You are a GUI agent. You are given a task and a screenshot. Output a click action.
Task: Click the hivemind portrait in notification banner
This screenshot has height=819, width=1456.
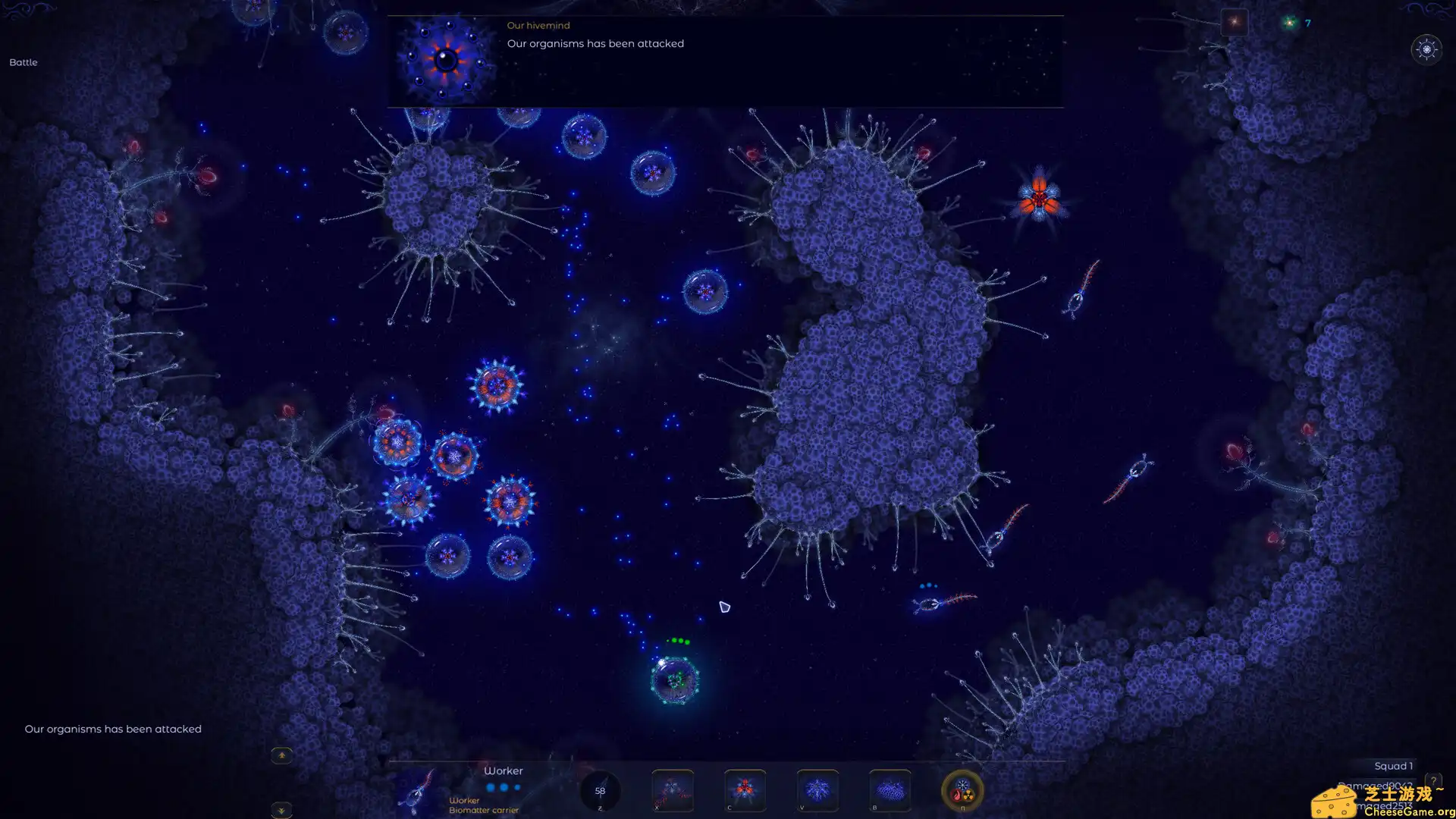(444, 58)
